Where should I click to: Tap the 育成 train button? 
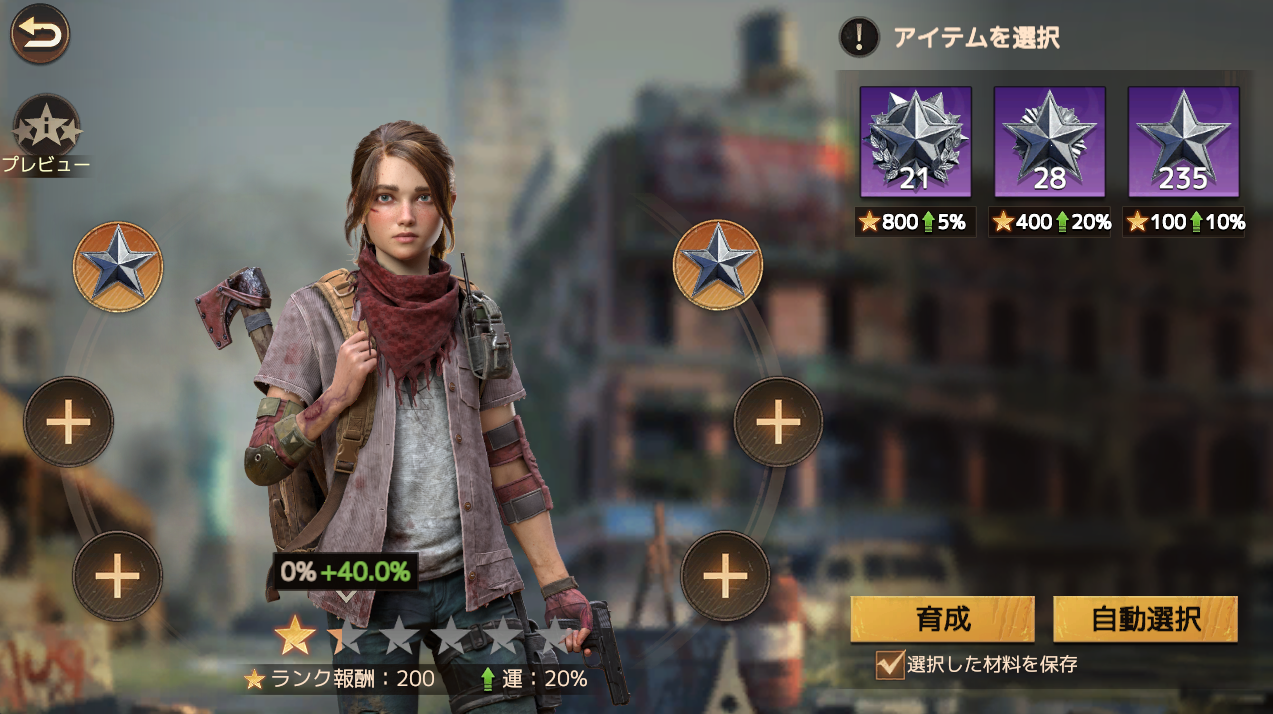(x=942, y=619)
